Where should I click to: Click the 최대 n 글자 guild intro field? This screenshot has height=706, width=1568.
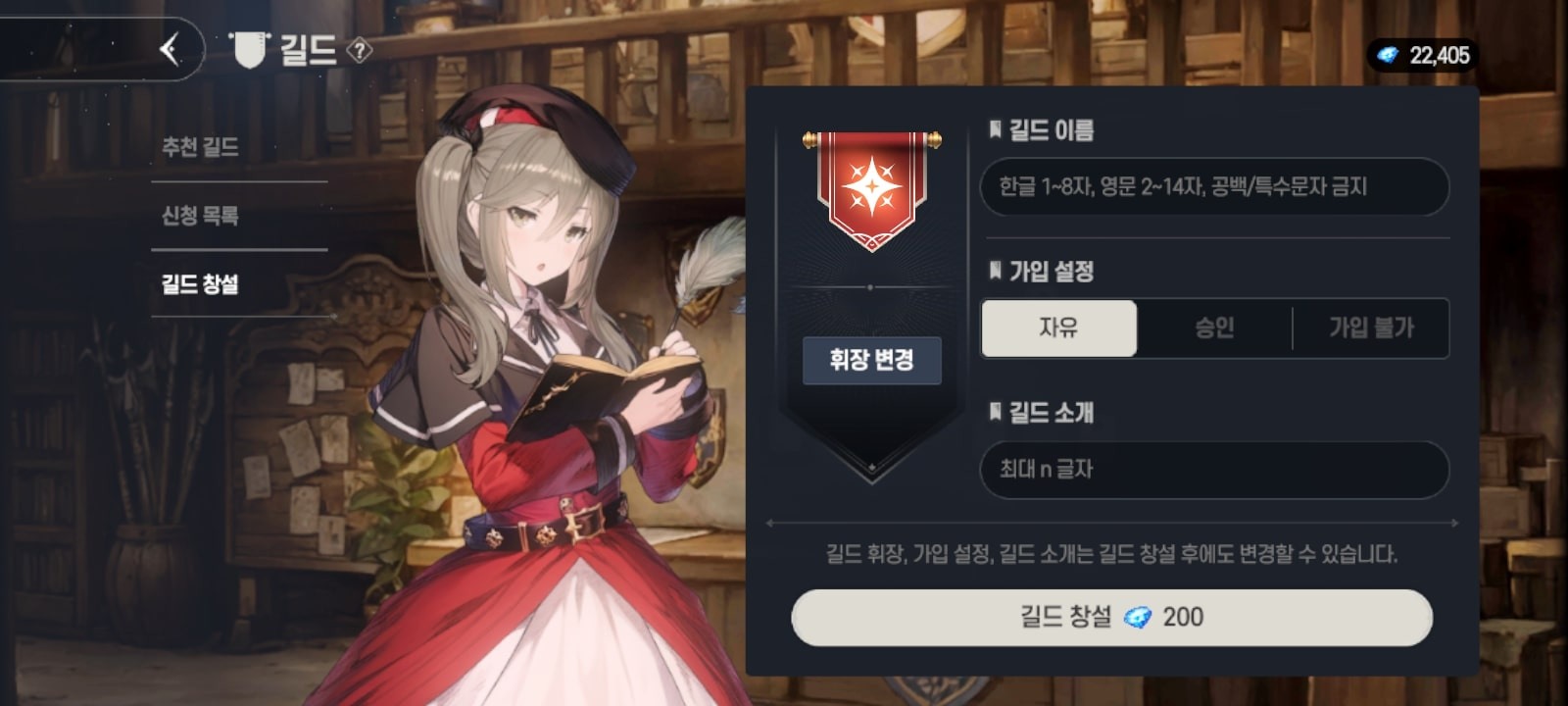(x=1215, y=470)
